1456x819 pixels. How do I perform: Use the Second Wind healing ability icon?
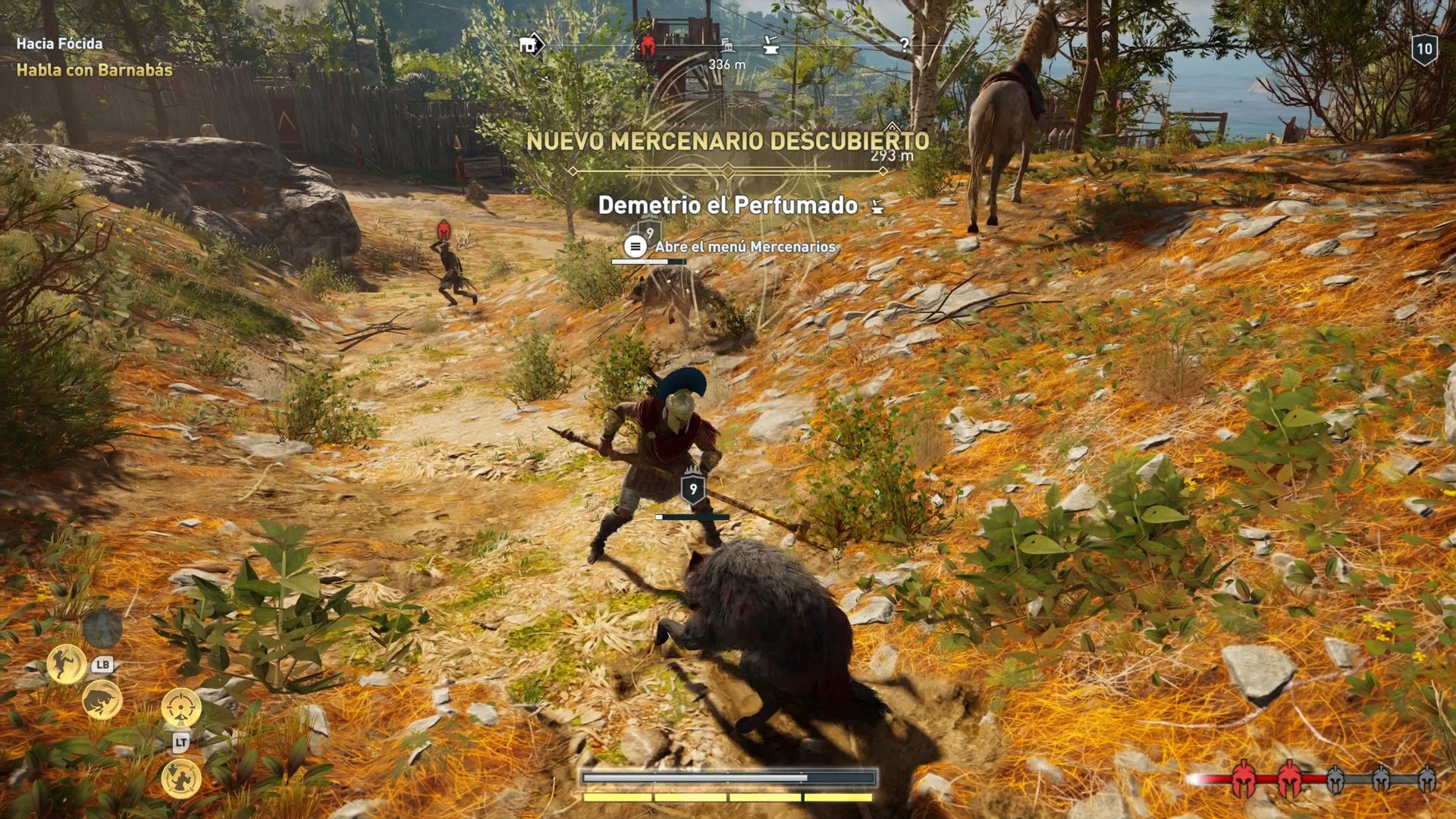point(181,779)
